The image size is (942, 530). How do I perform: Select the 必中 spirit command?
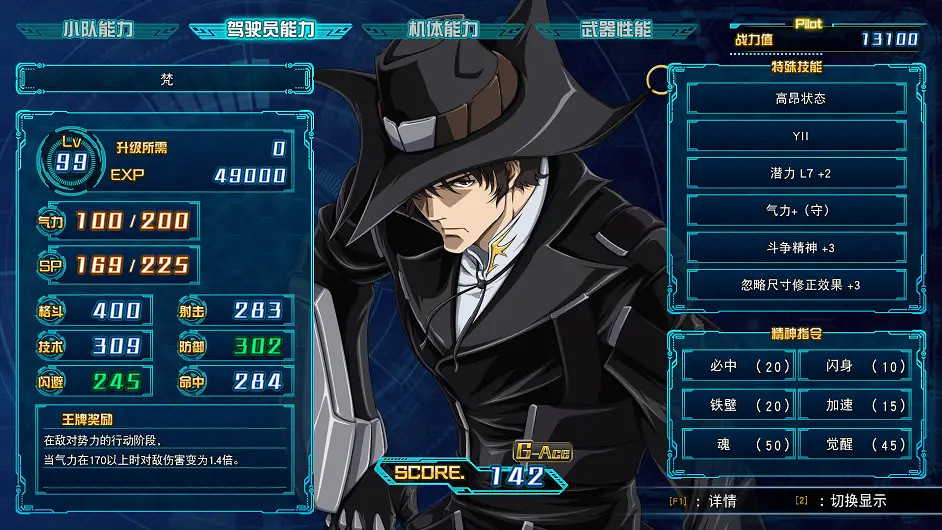coord(739,366)
